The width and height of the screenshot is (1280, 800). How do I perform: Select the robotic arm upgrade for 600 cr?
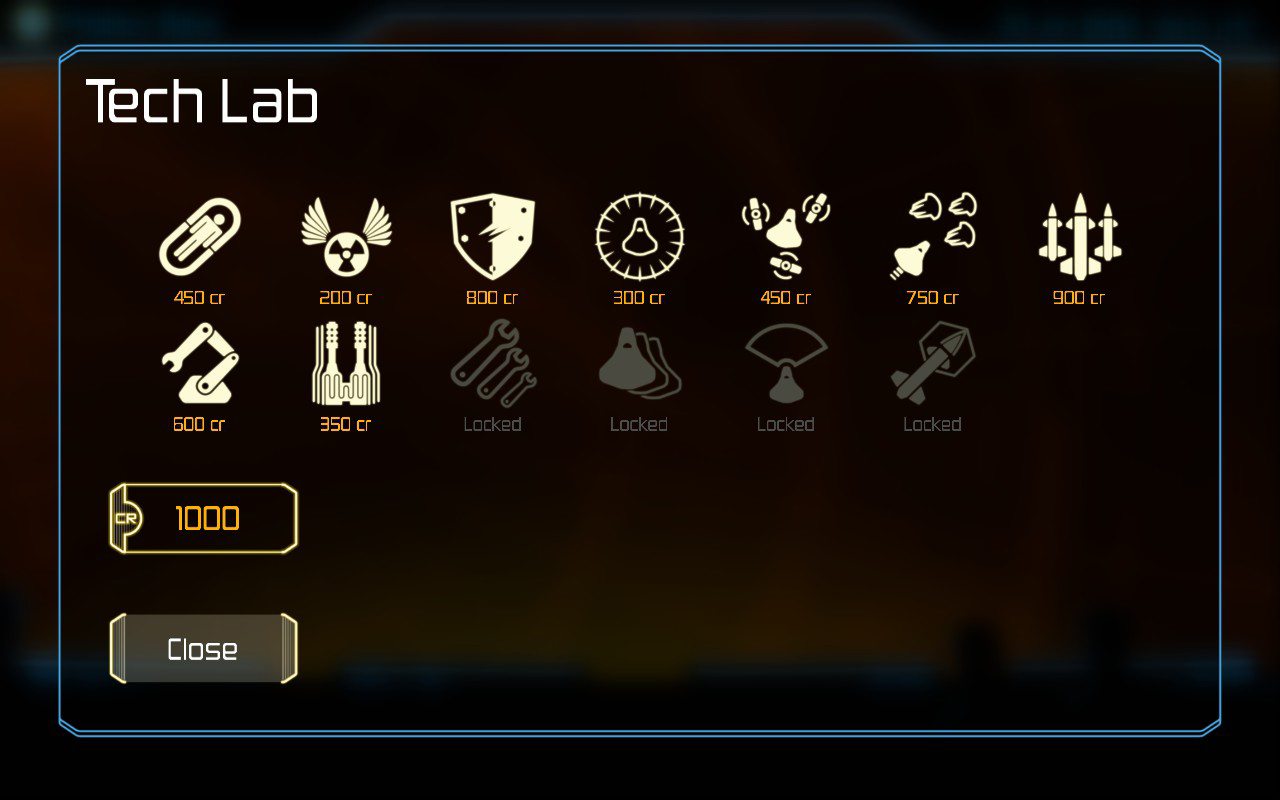(200, 364)
